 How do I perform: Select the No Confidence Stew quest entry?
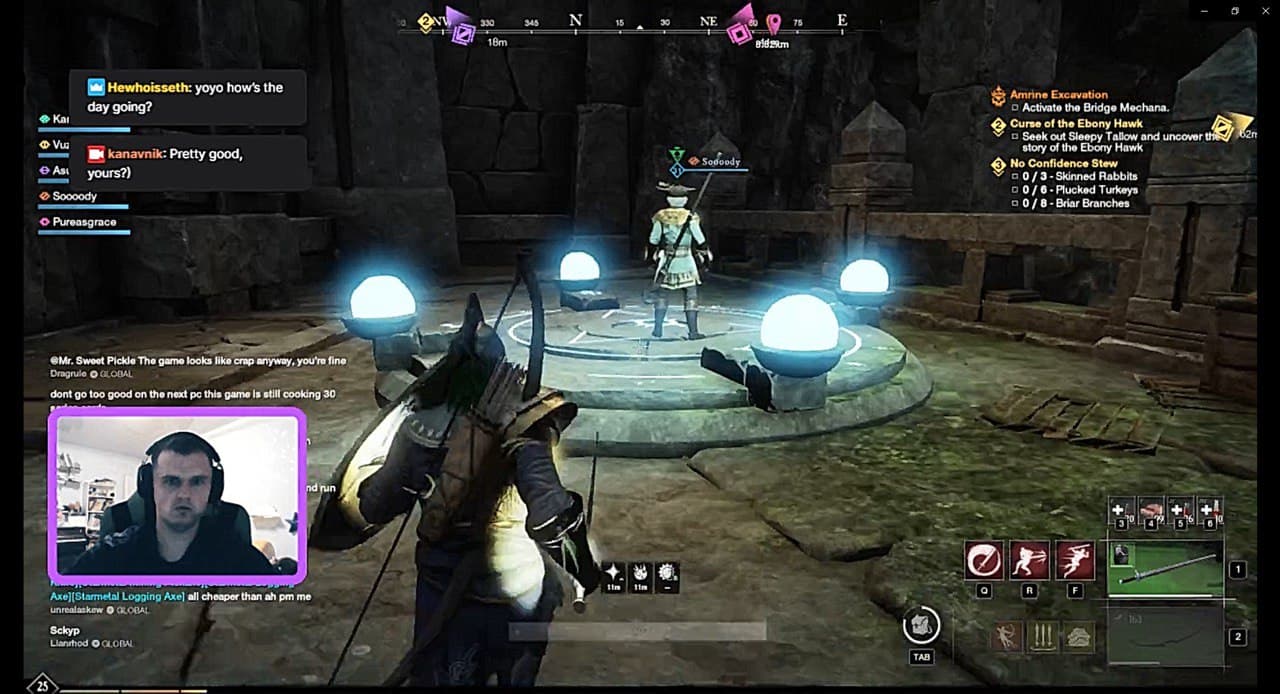pyautogui.click(x=1063, y=163)
